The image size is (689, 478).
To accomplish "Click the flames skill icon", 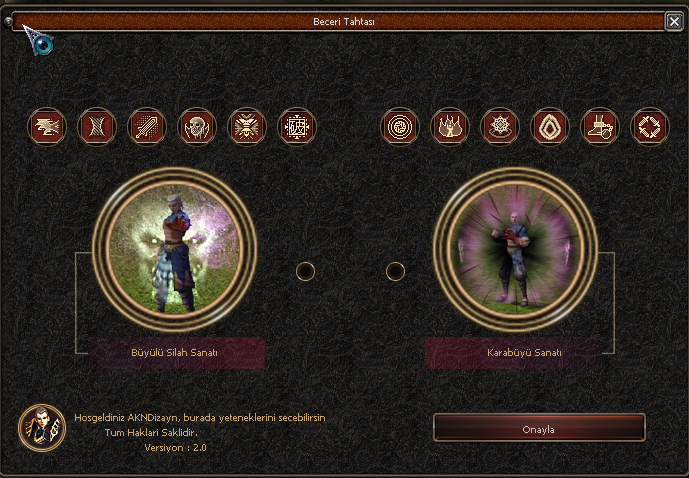I will [x=450, y=127].
